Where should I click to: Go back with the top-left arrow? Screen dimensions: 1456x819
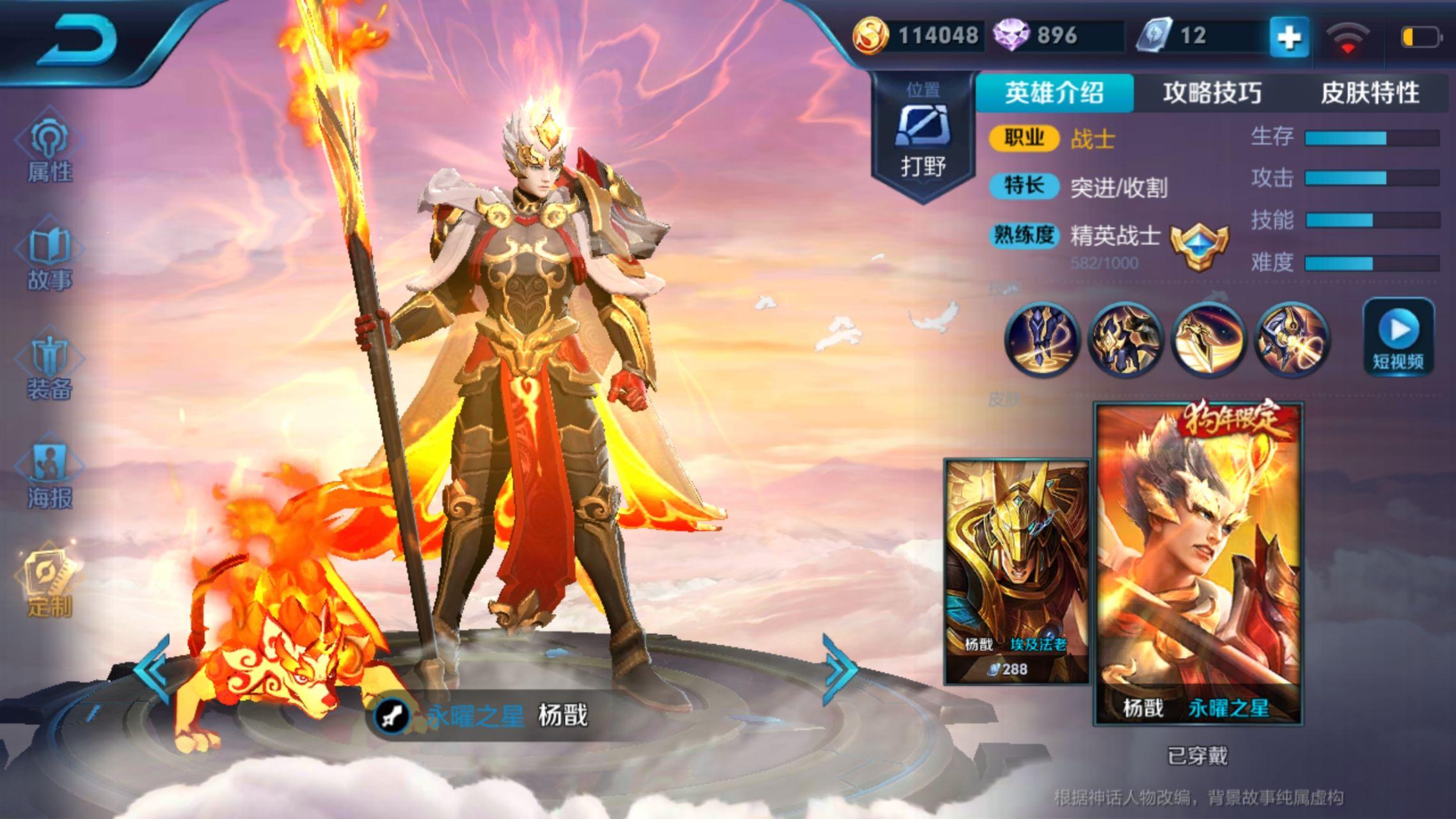84,40
